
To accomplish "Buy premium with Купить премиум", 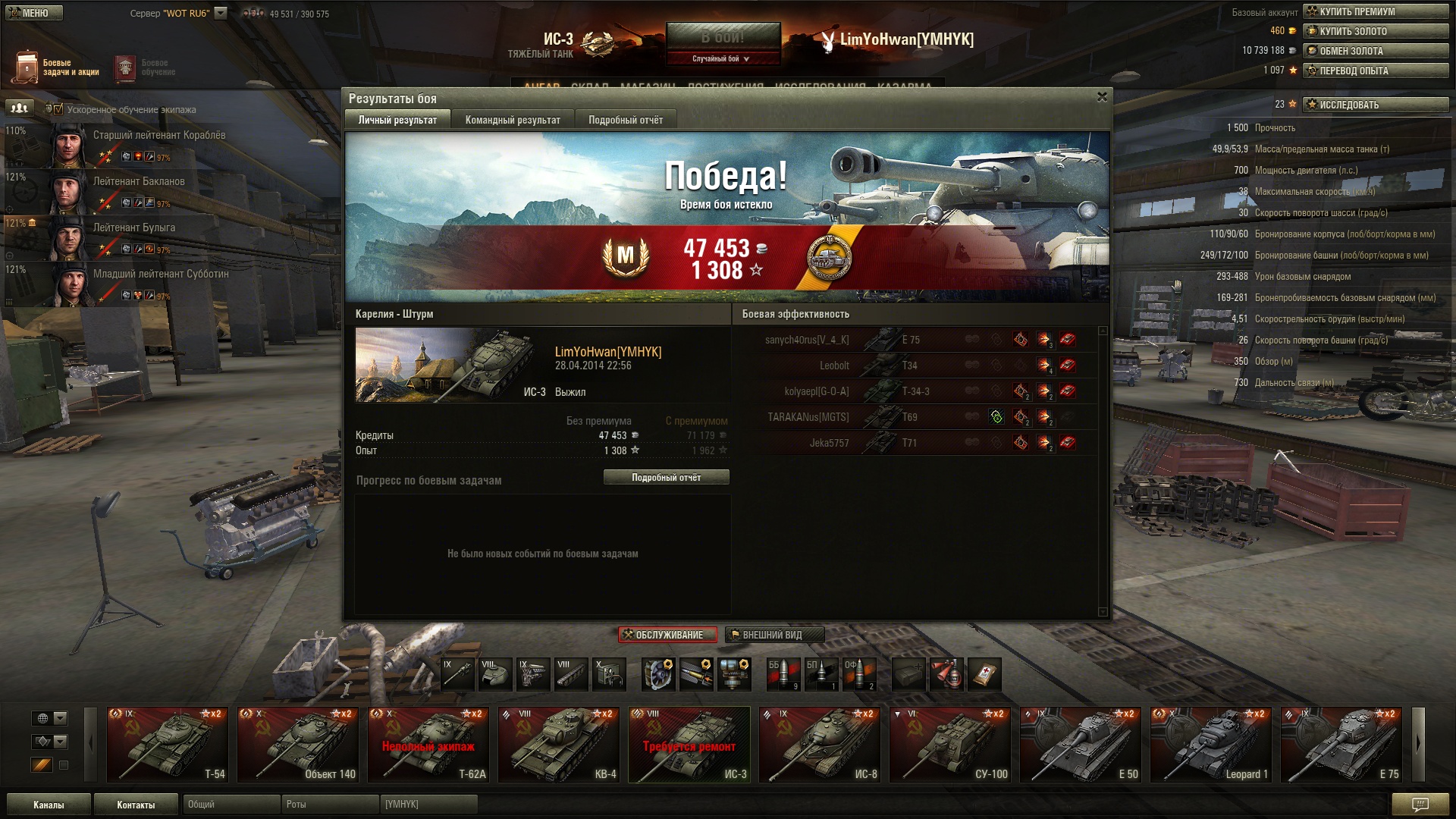I will click(x=1375, y=11).
